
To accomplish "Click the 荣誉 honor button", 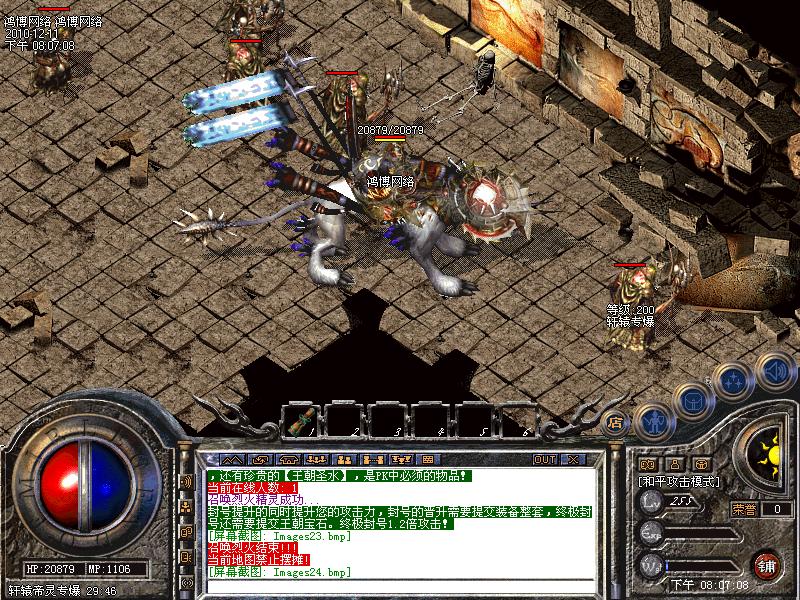I will 744,508.
